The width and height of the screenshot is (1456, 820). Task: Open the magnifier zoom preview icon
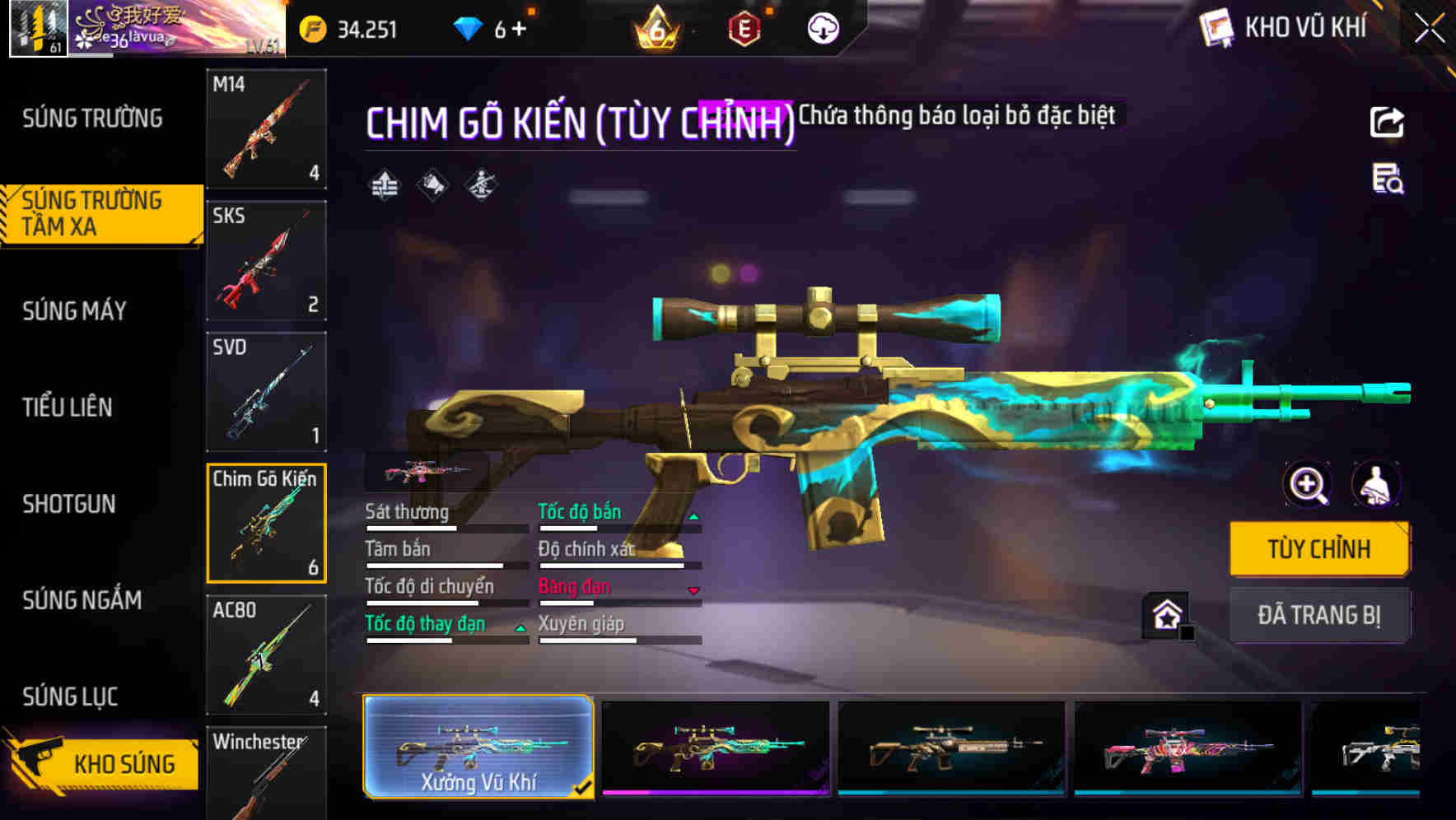(x=1307, y=485)
